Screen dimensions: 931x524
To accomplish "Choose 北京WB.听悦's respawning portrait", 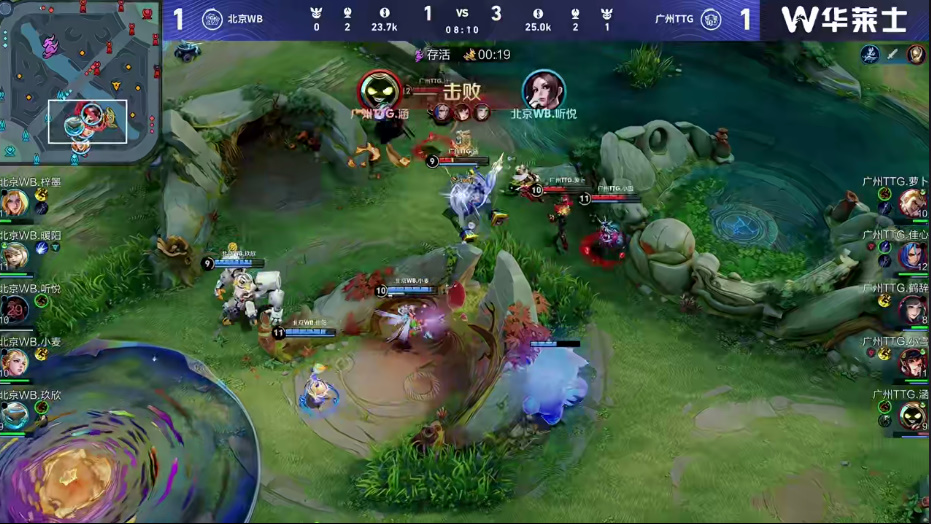I will tap(15, 310).
